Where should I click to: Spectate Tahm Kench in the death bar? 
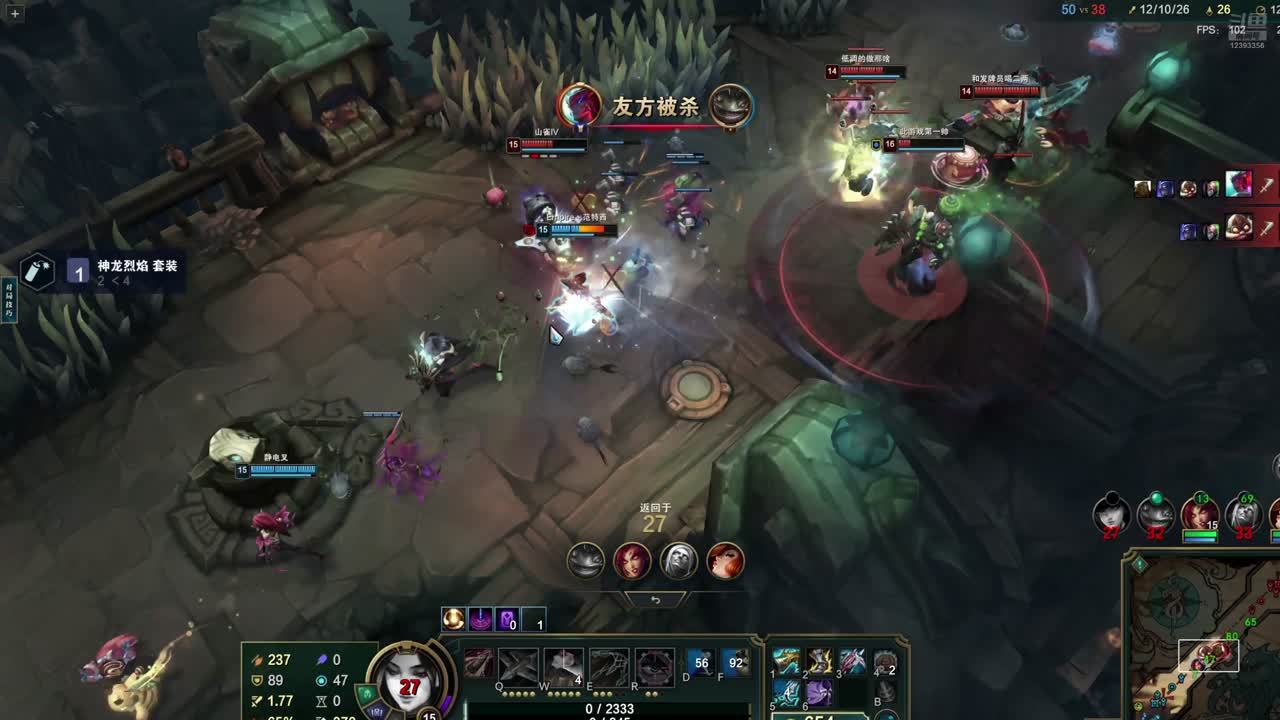pyautogui.click(x=586, y=561)
